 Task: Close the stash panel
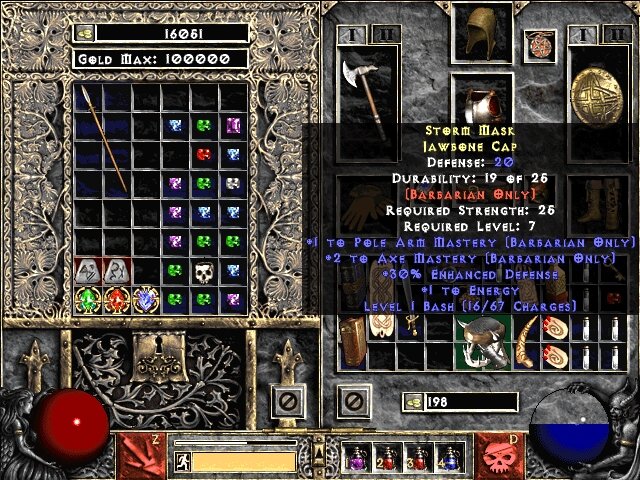click(x=287, y=403)
